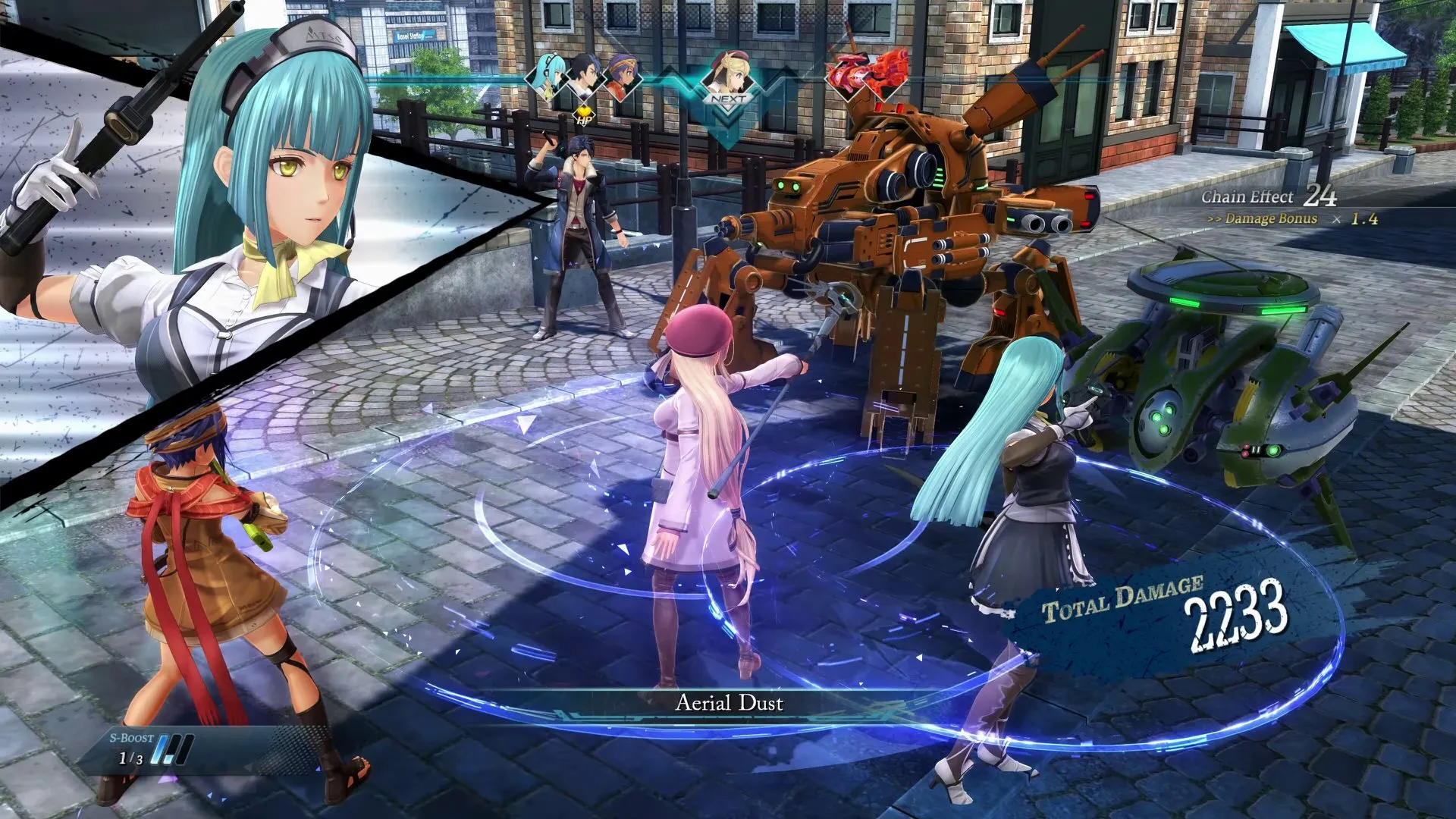Select the Chain Effect 24 counter

1319,196
